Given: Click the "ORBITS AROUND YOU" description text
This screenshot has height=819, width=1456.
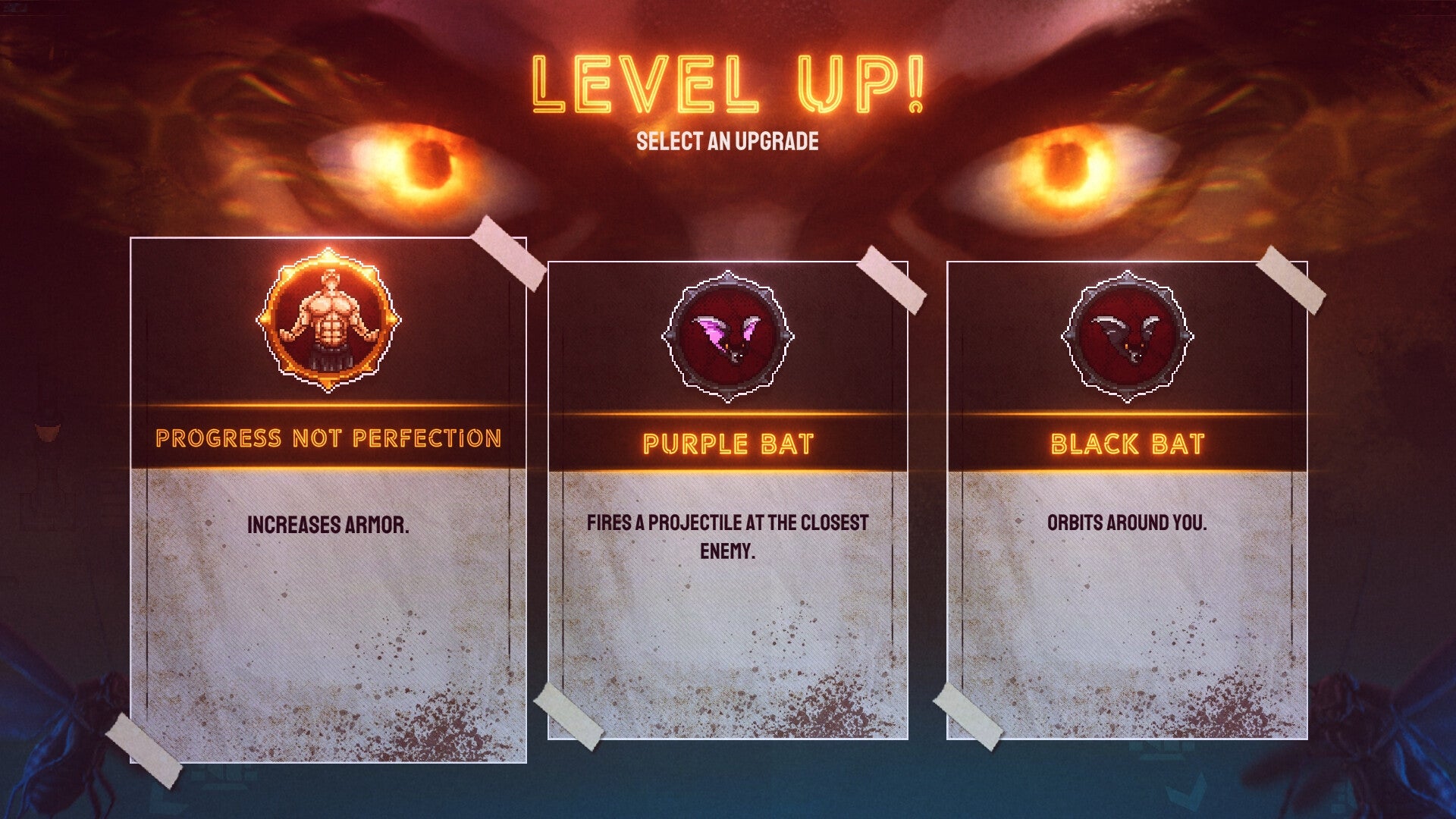Looking at the screenshot, I should pos(1127,522).
